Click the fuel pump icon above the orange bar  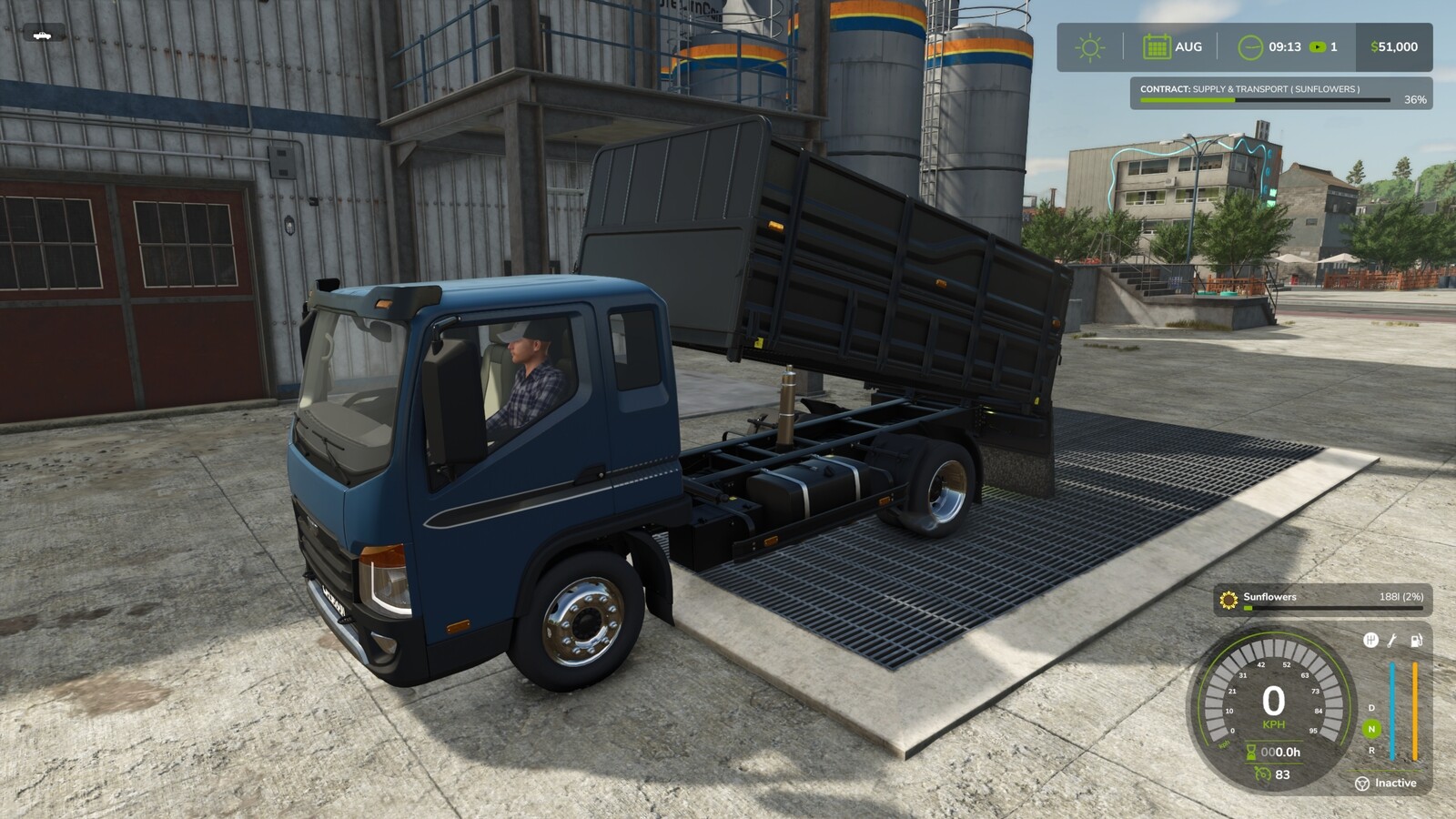[x=1415, y=640]
